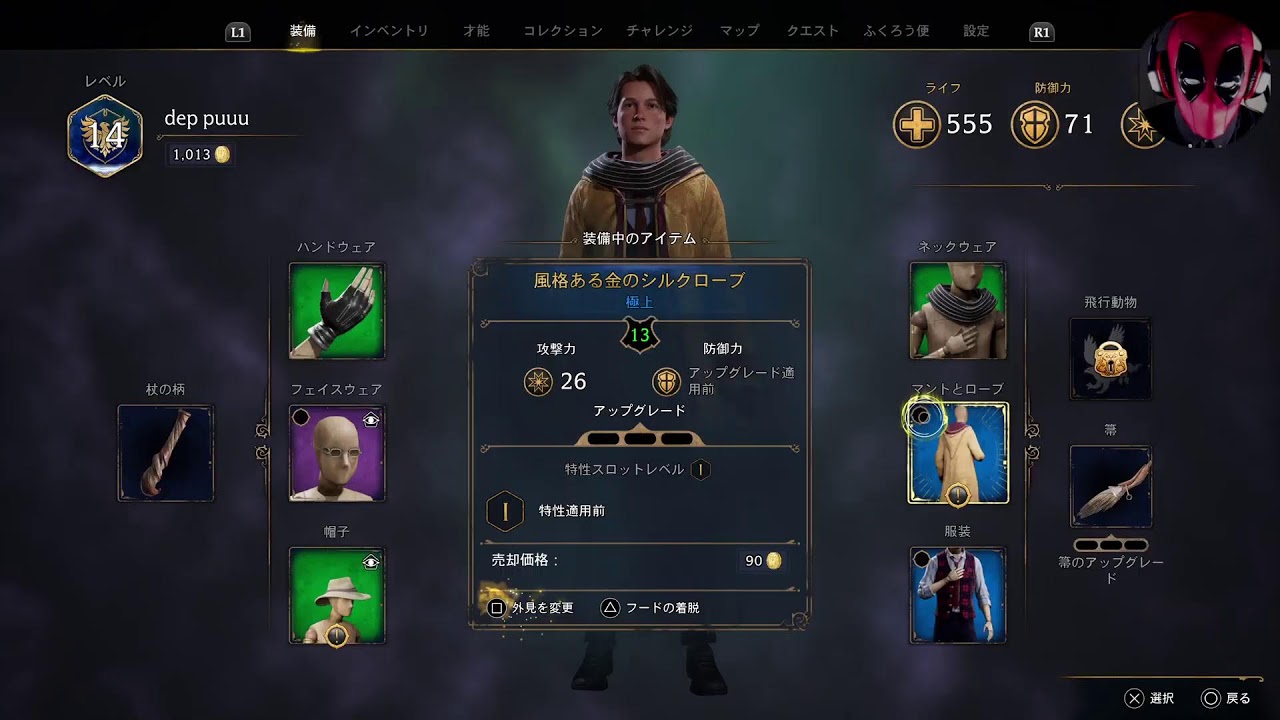
Task: Open the 箒 broom slot
Action: (x=1110, y=487)
